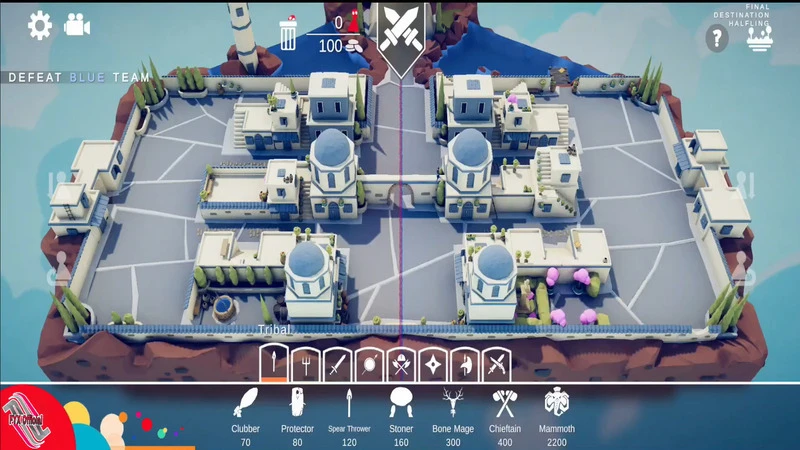Switch to the crossed cutlasses faction tab

pos(495,362)
